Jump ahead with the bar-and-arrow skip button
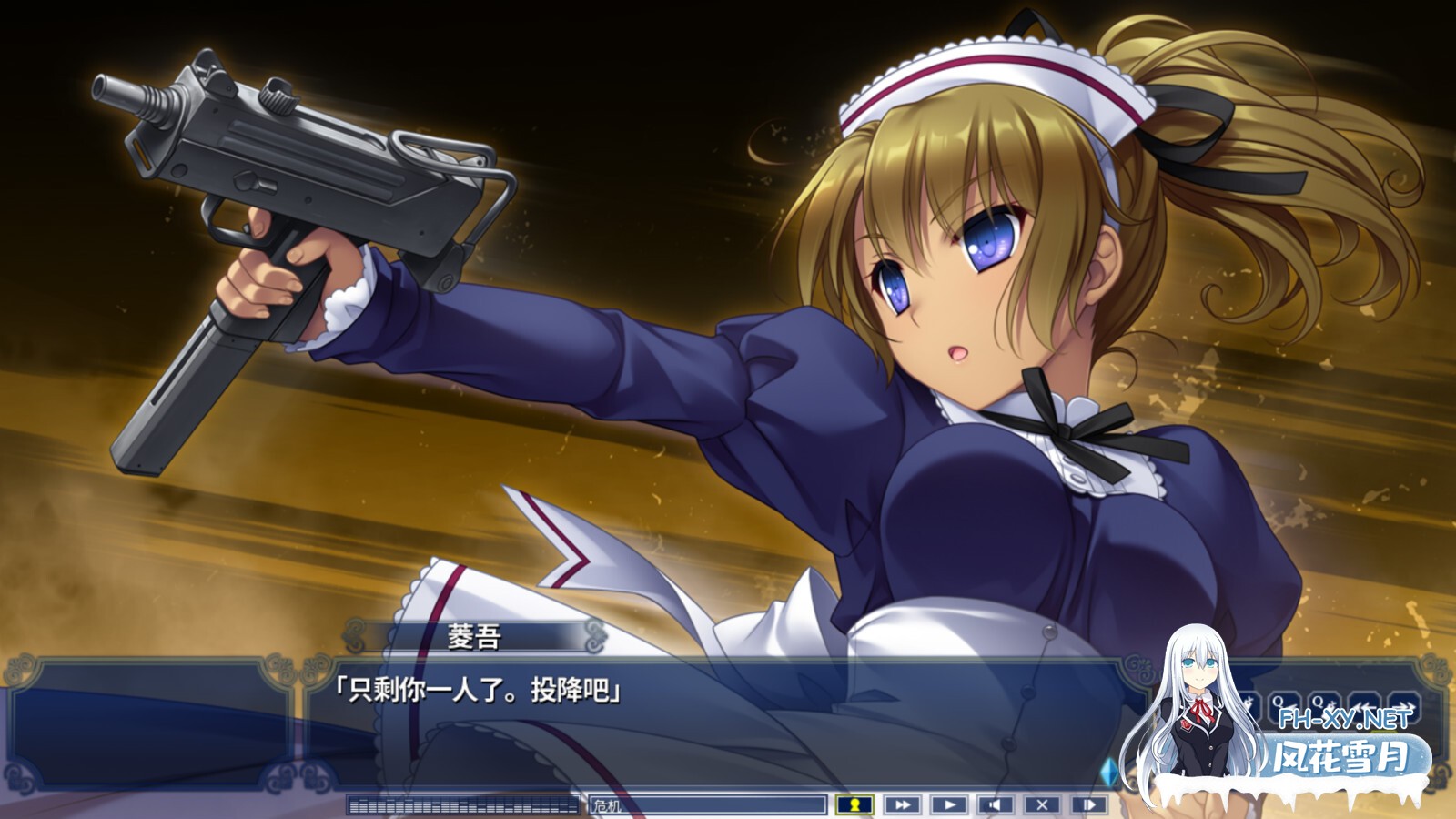The image size is (1456, 819). click(x=1089, y=804)
